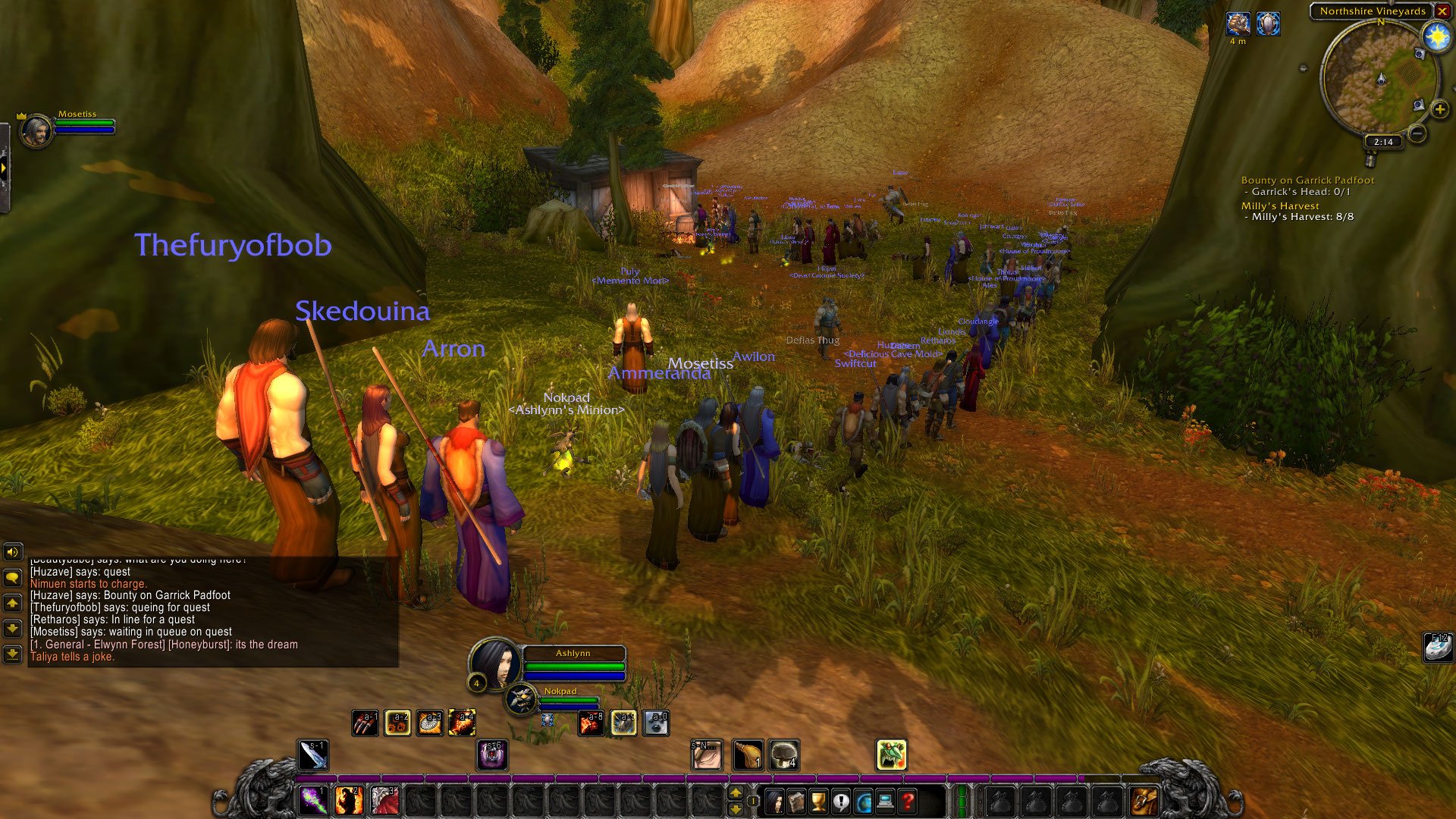
Task: Zoom in the minimap with plus button
Action: pyautogui.click(x=1439, y=110)
